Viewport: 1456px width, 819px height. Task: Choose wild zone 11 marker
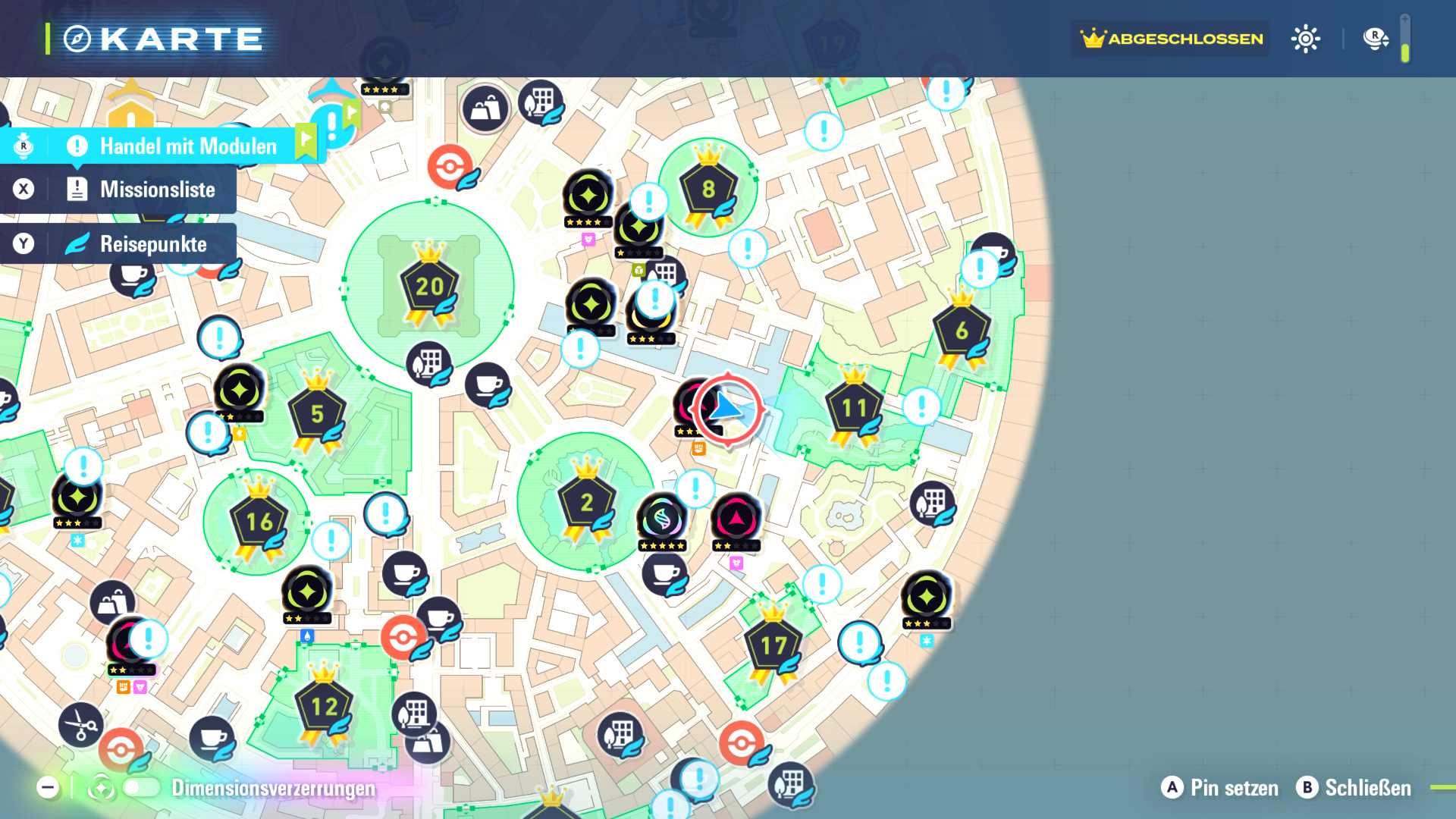point(855,408)
